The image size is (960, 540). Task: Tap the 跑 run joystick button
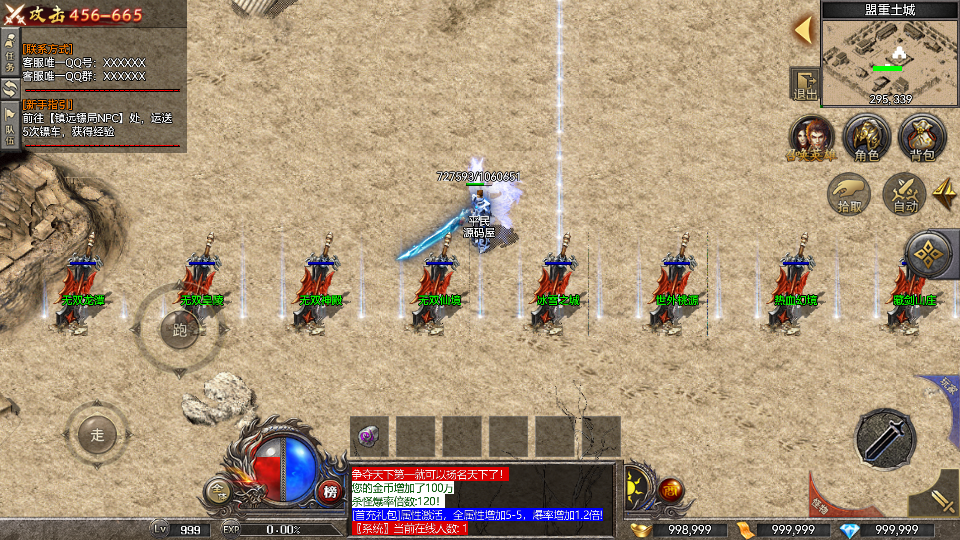pyautogui.click(x=181, y=329)
